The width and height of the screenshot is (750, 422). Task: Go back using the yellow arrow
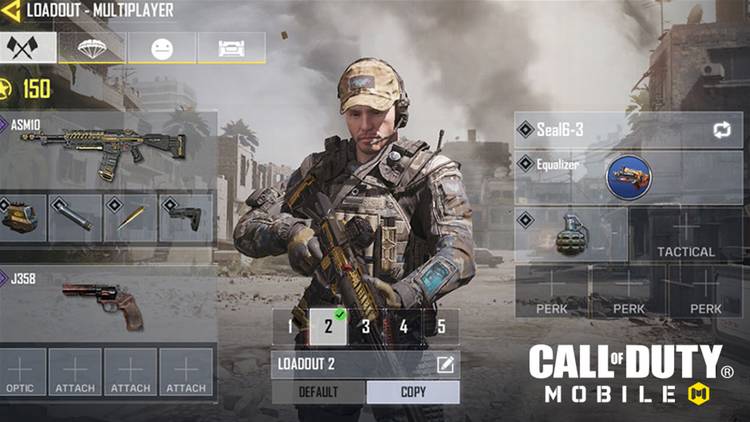[12, 11]
